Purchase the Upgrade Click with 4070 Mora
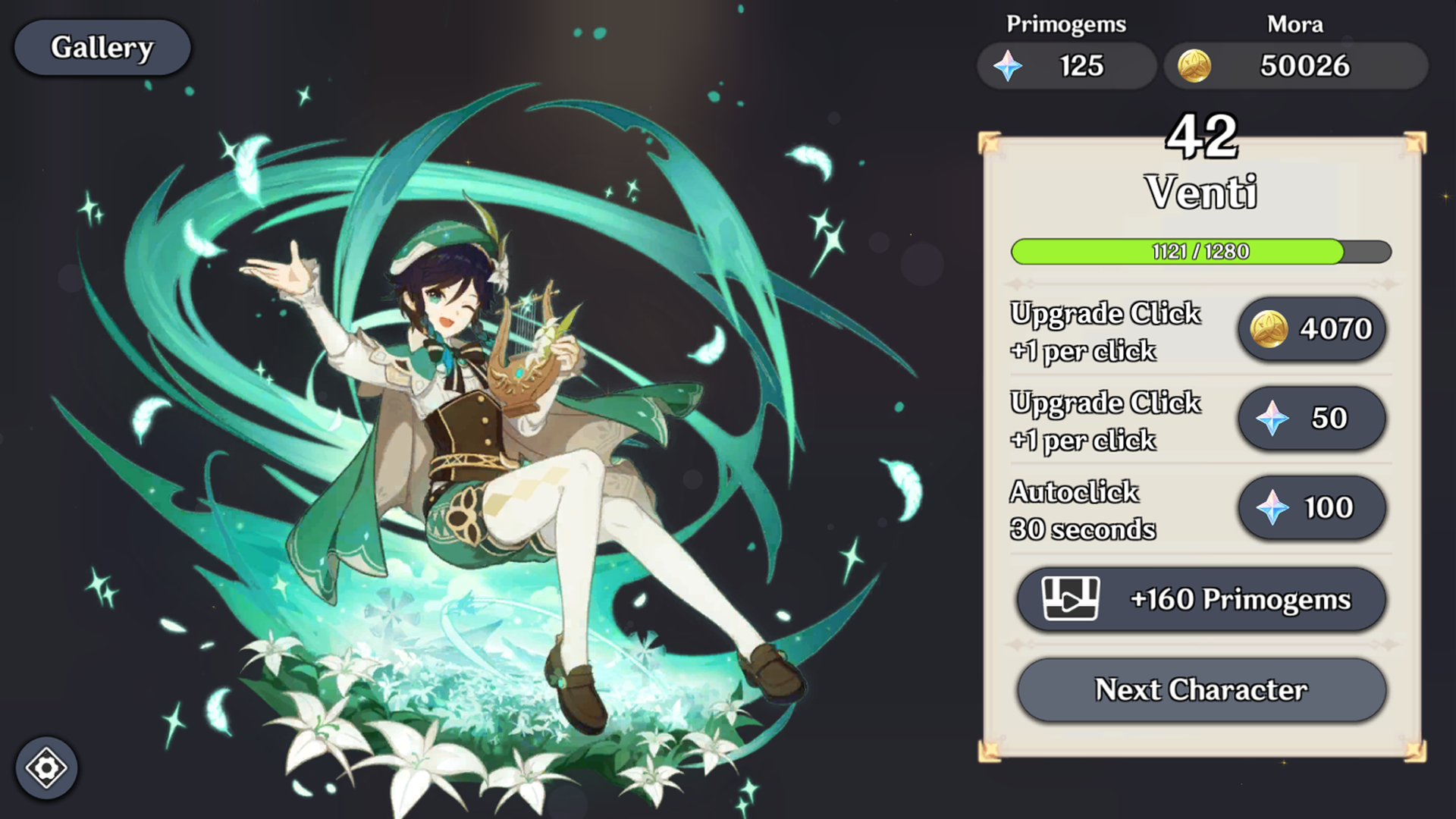The image size is (1456, 819). pos(1312,328)
